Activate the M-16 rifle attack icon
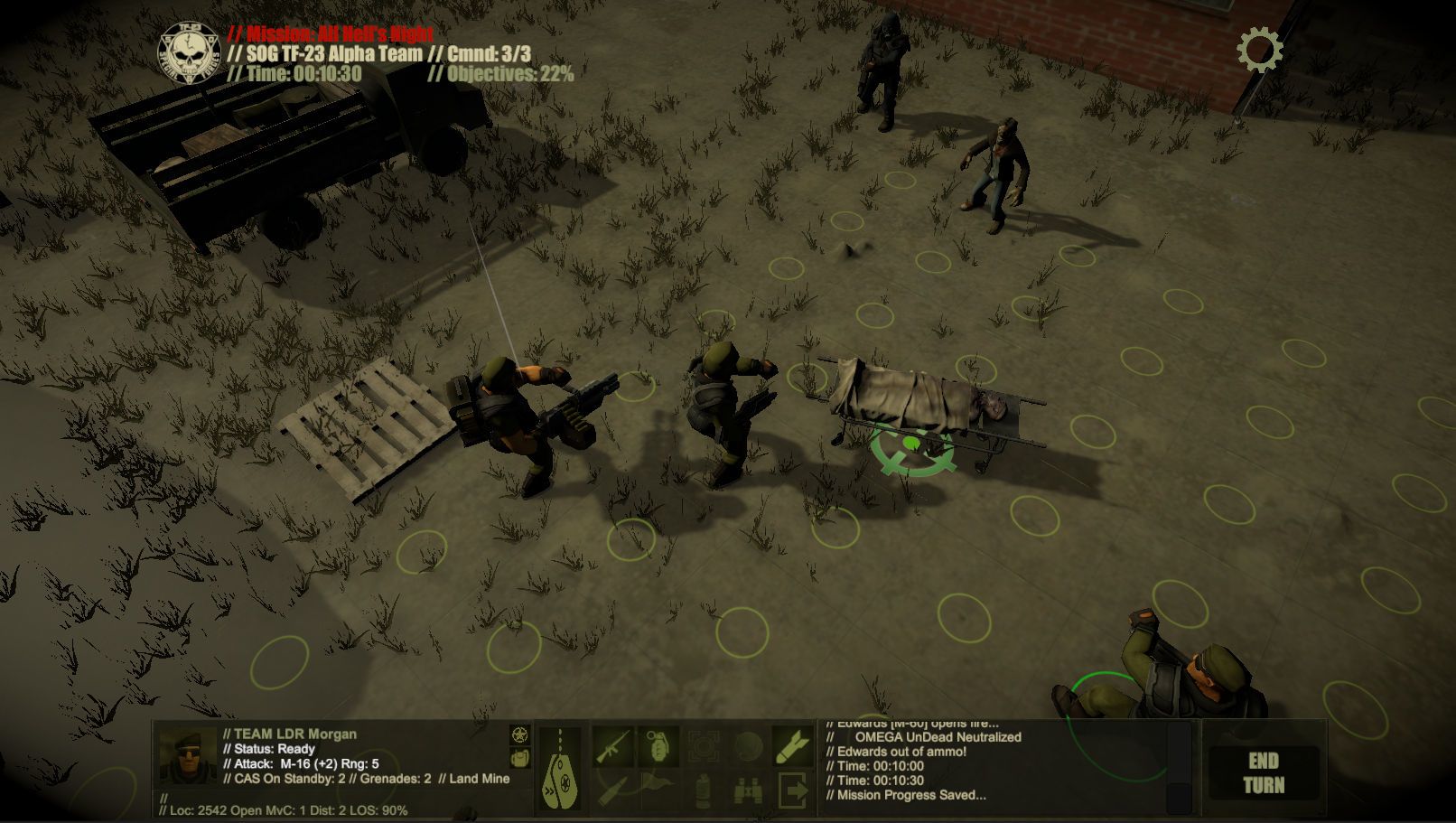1456x823 pixels. 612,746
